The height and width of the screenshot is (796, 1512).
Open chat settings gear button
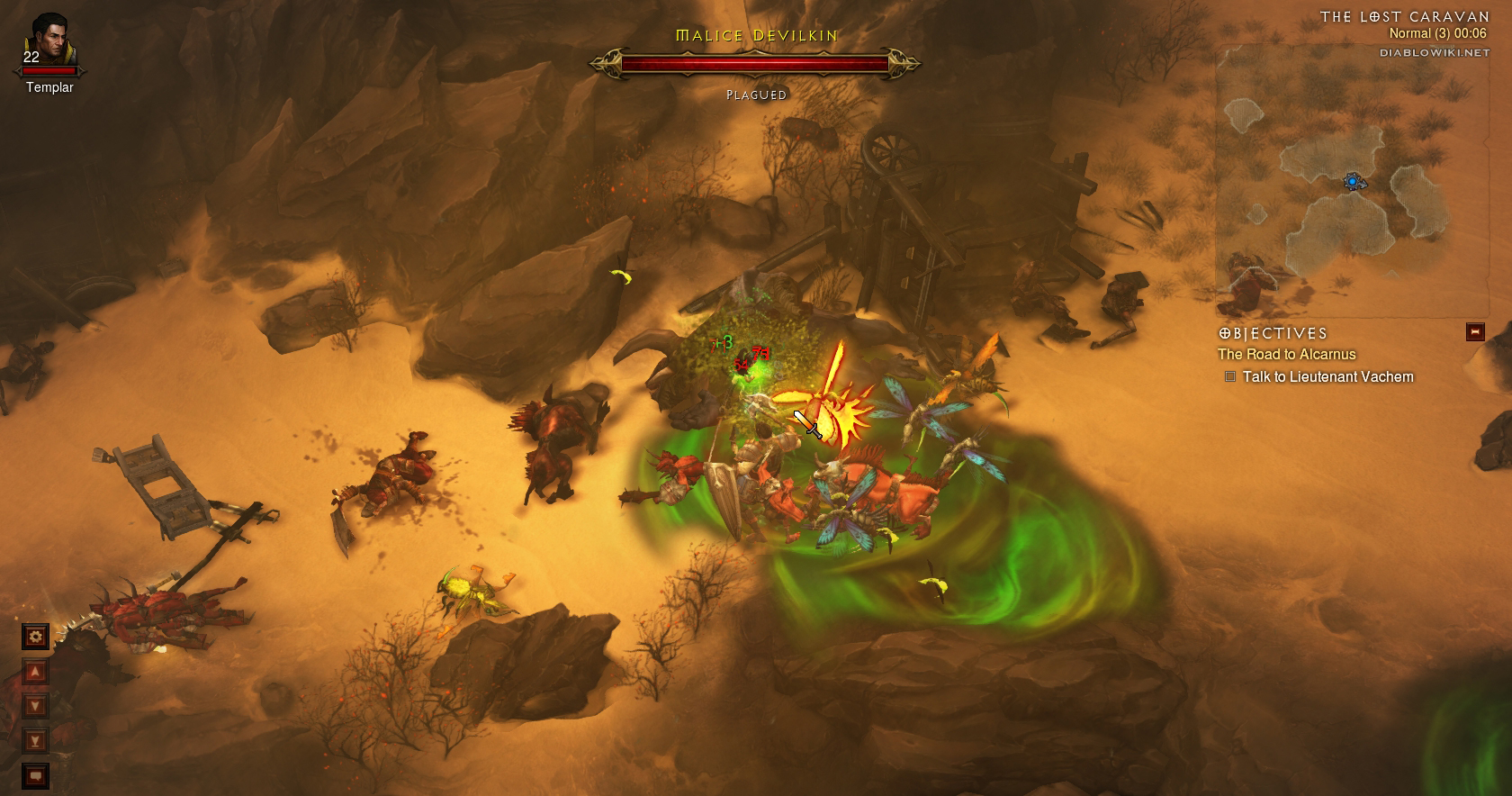pos(35,637)
